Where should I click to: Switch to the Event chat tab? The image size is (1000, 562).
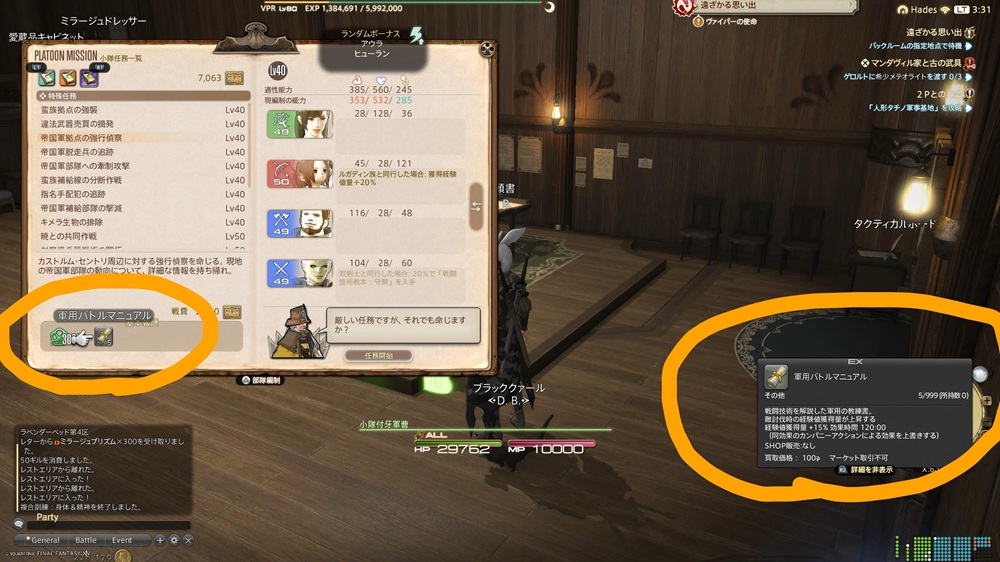(122, 540)
